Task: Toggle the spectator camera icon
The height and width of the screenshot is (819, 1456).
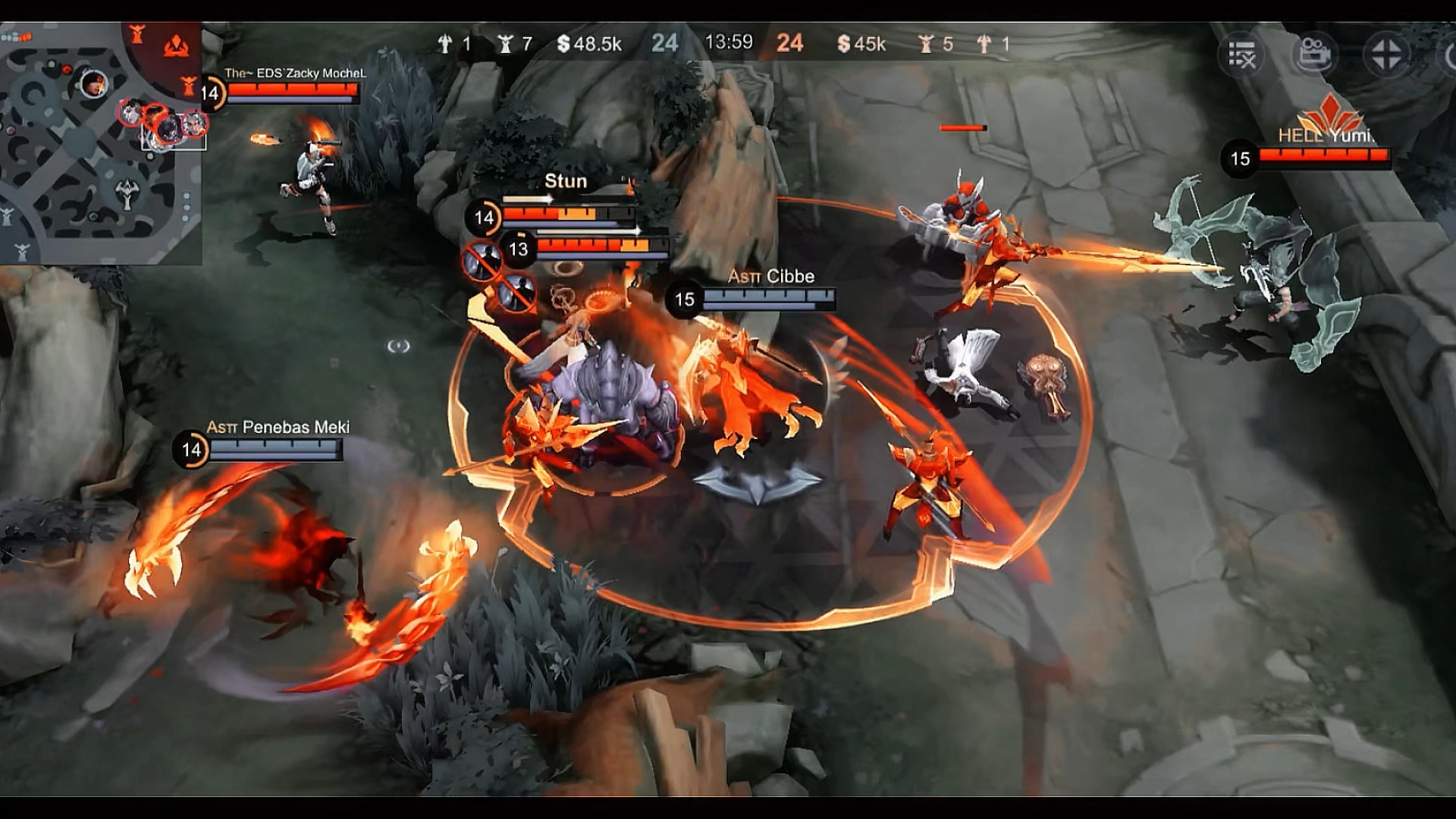Action: pos(1314,55)
